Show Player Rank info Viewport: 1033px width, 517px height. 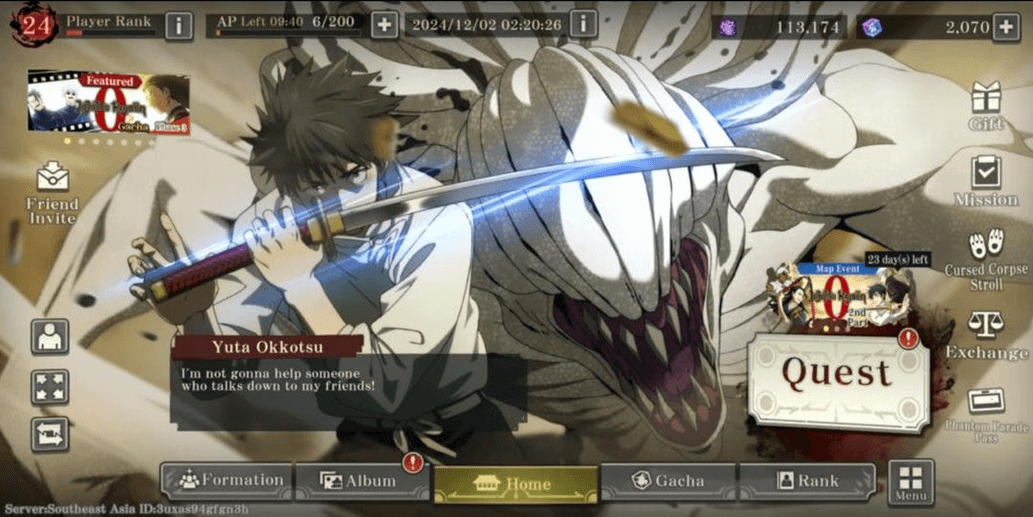click(x=178, y=25)
